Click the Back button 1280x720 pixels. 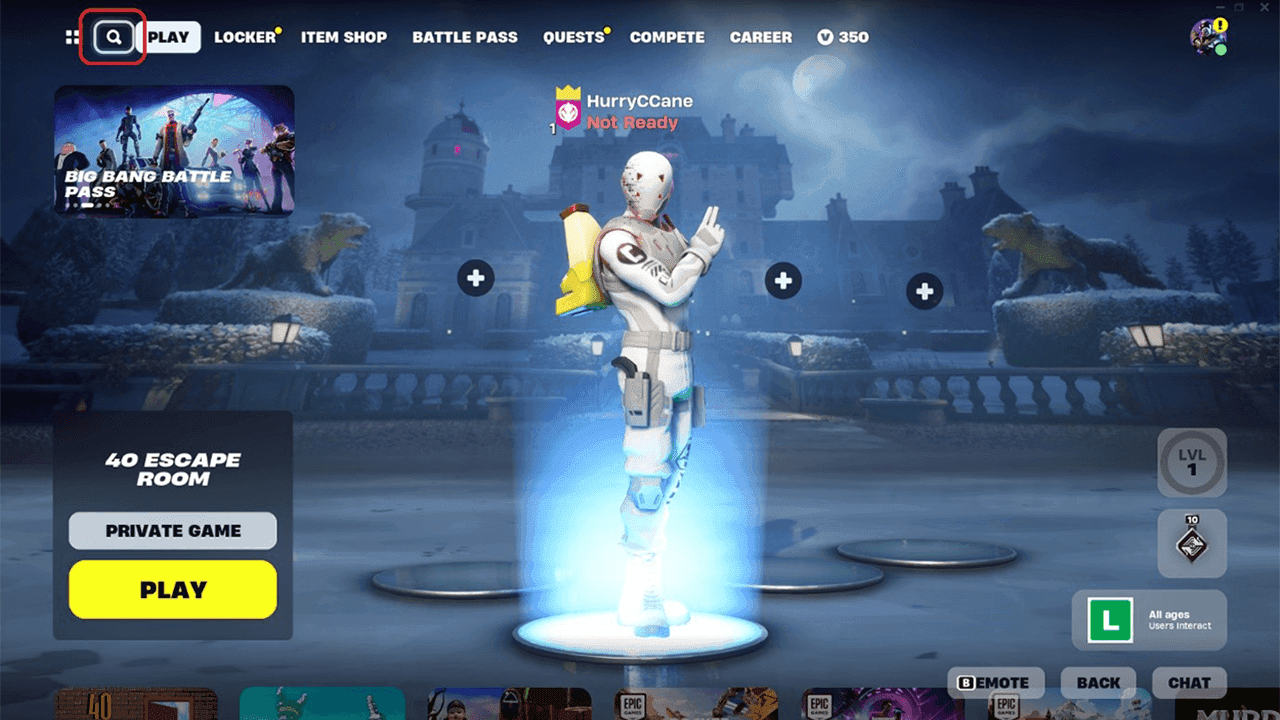1098,683
